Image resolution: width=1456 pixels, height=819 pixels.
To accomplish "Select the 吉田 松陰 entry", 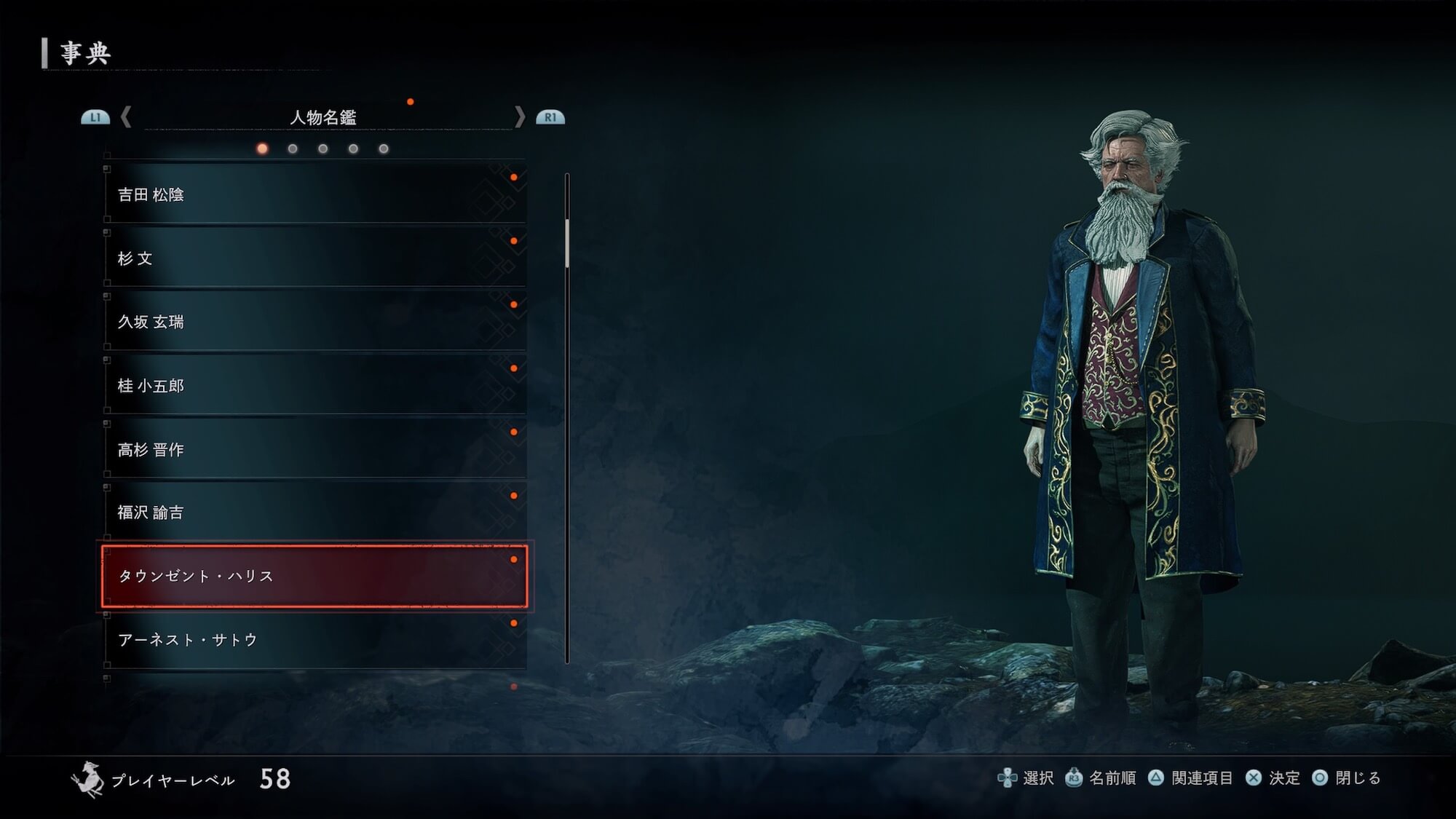I will coord(314,194).
